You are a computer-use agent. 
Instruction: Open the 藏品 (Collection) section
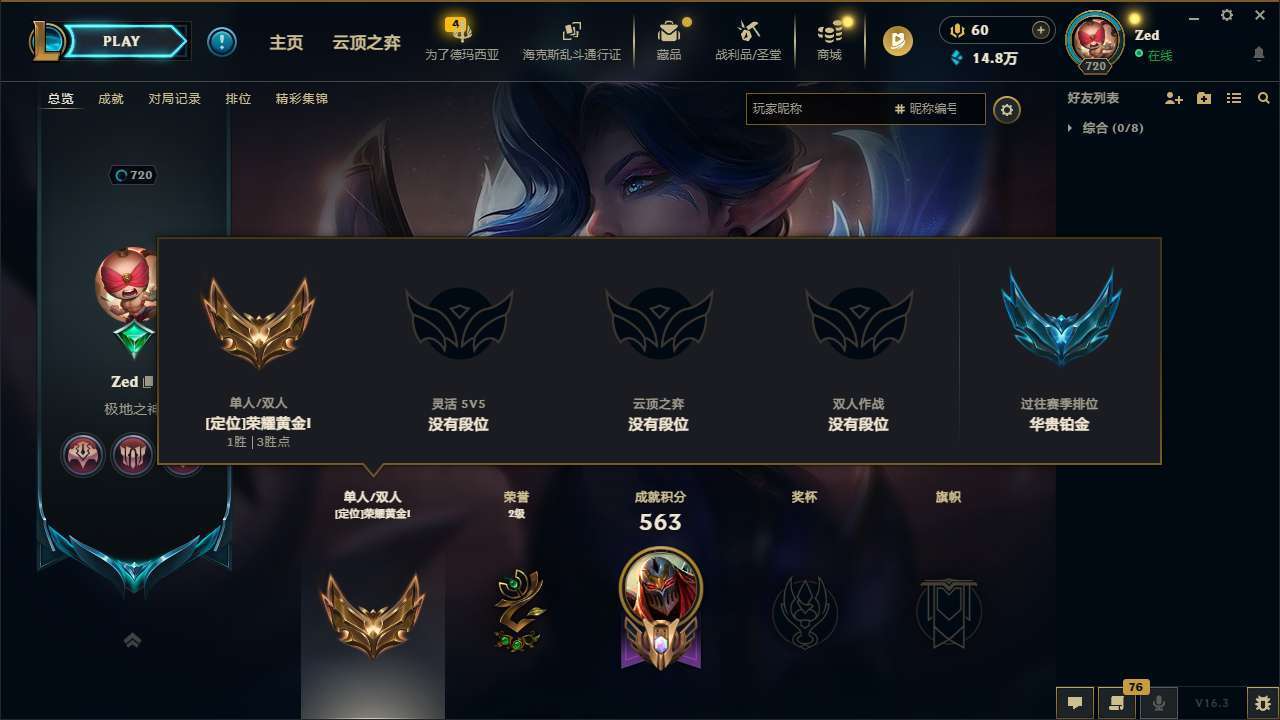(x=669, y=41)
